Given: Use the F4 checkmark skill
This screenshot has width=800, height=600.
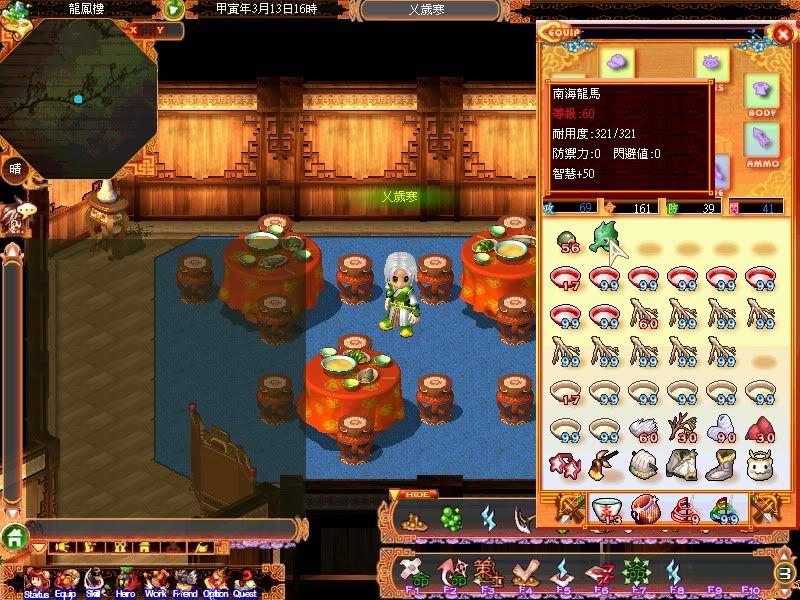Looking at the screenshot, I should pyautogui.click(x=524, y=573).
